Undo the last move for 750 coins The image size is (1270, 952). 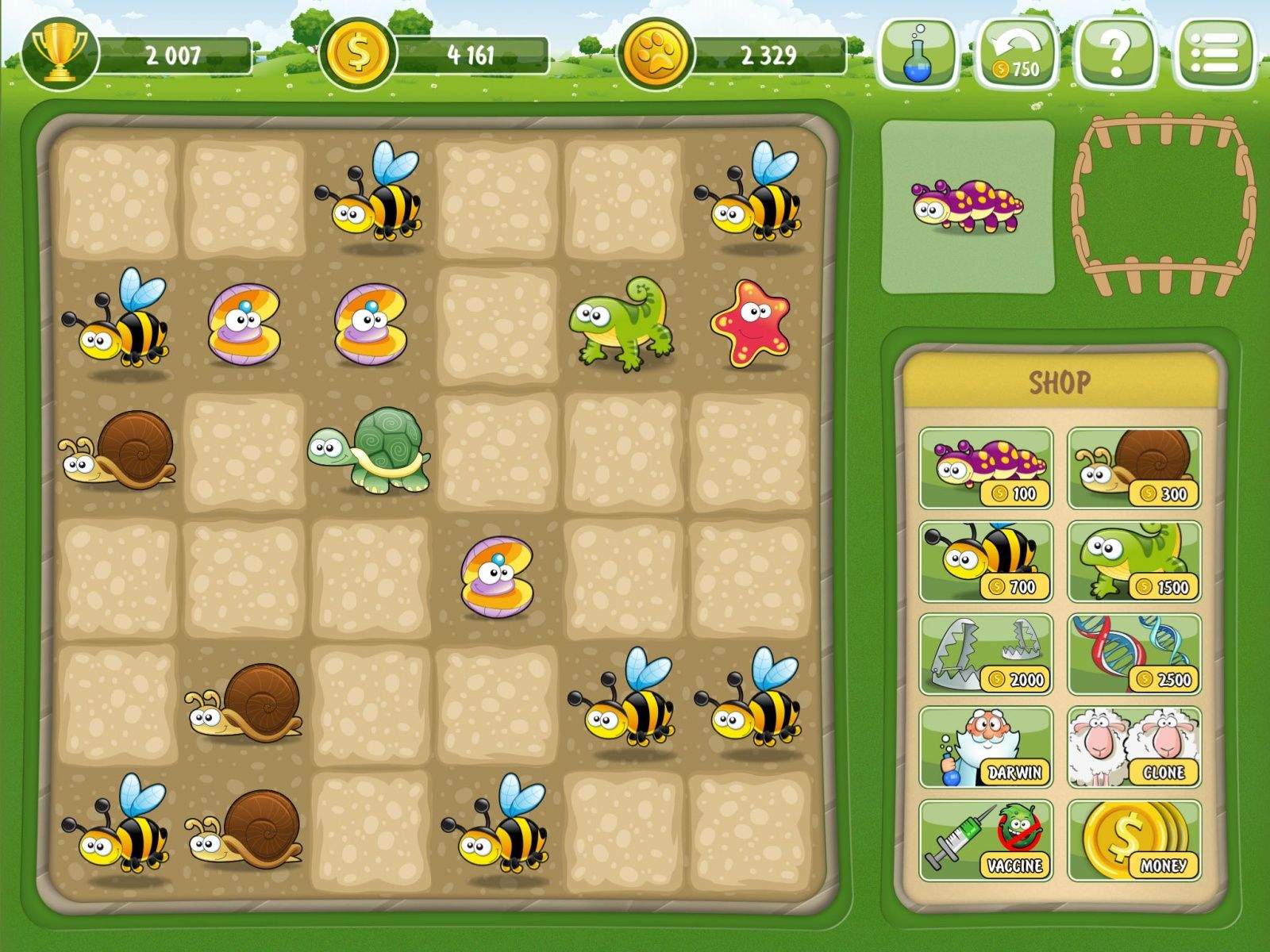pos(1018,54)
